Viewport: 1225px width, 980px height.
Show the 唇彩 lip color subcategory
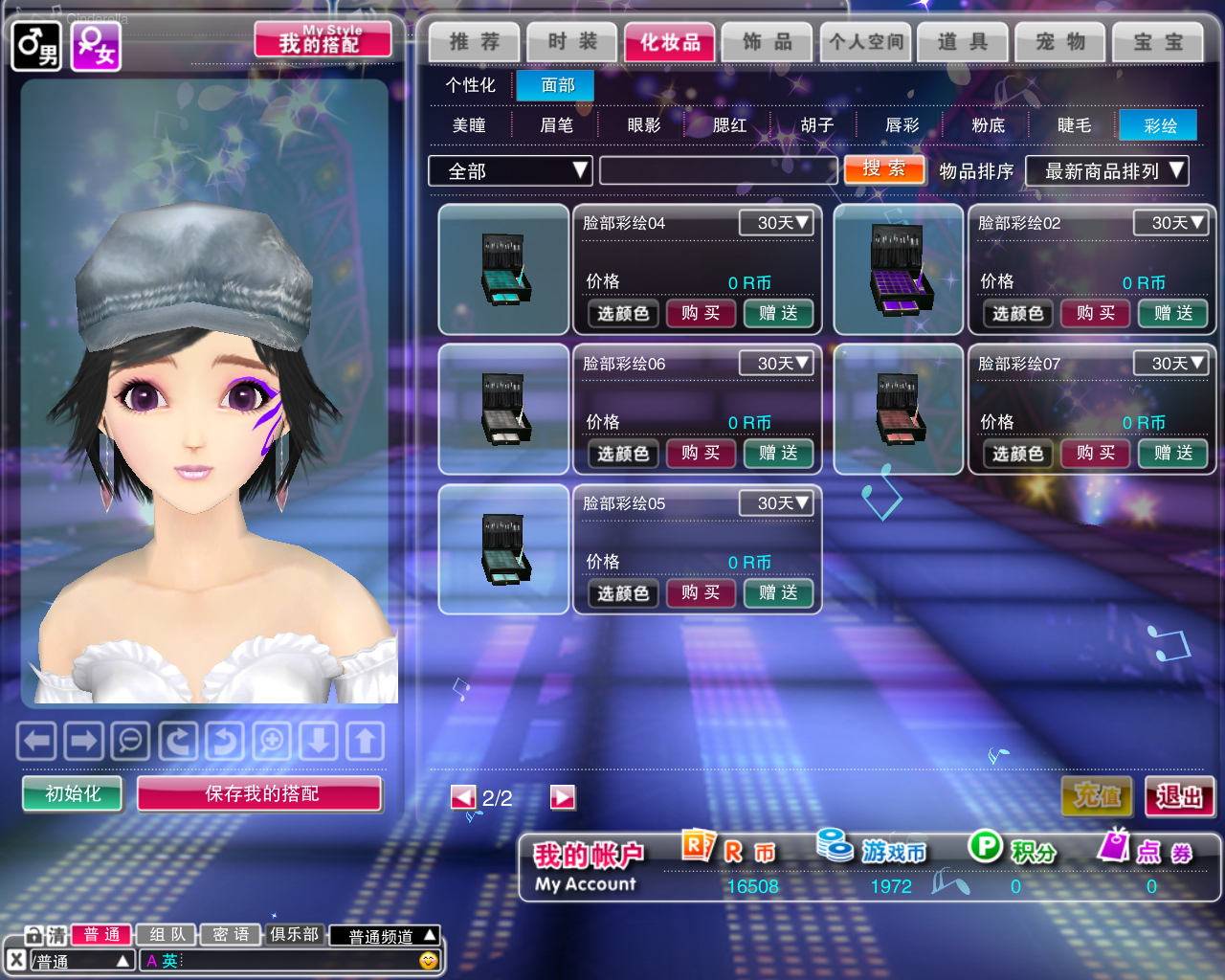point(902,125)
